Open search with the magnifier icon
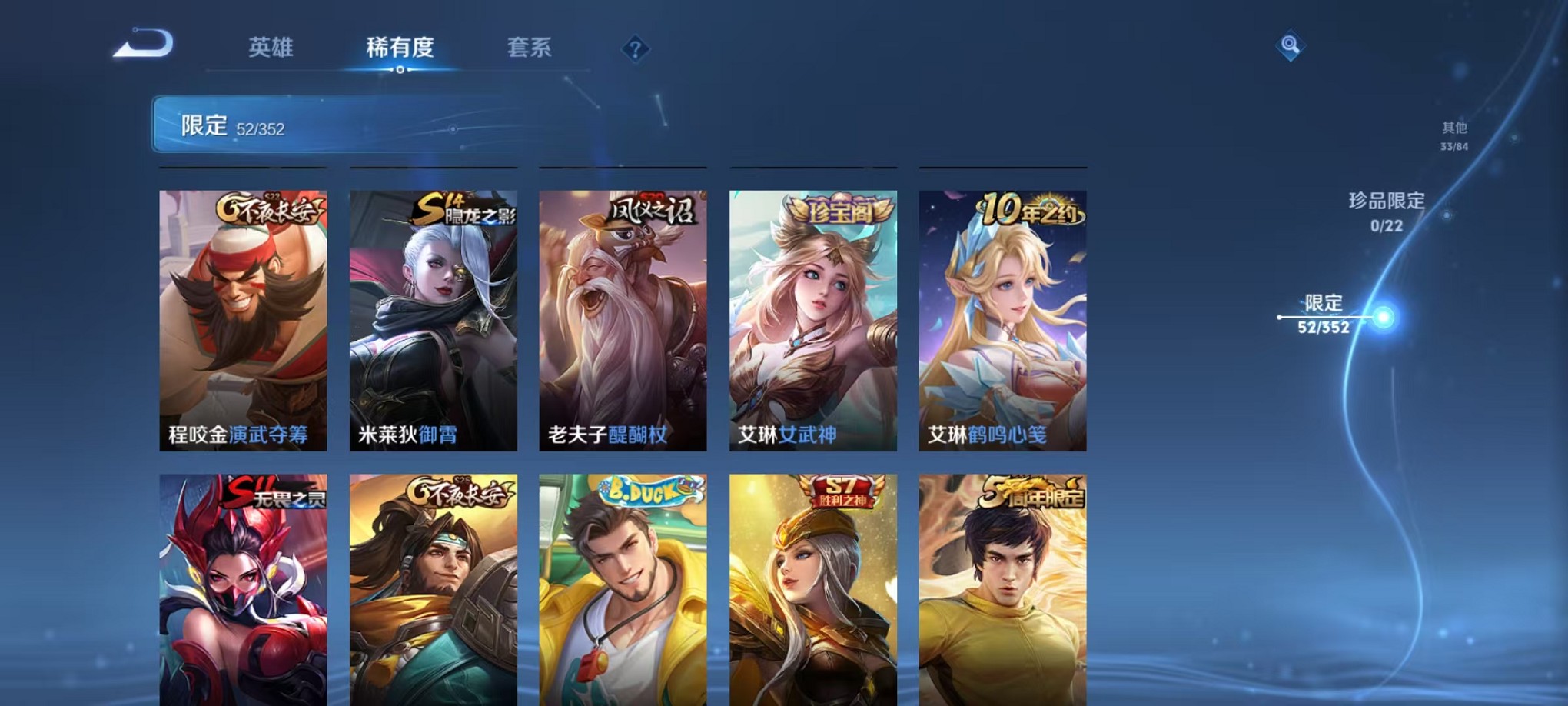 tap(1290, 46)
